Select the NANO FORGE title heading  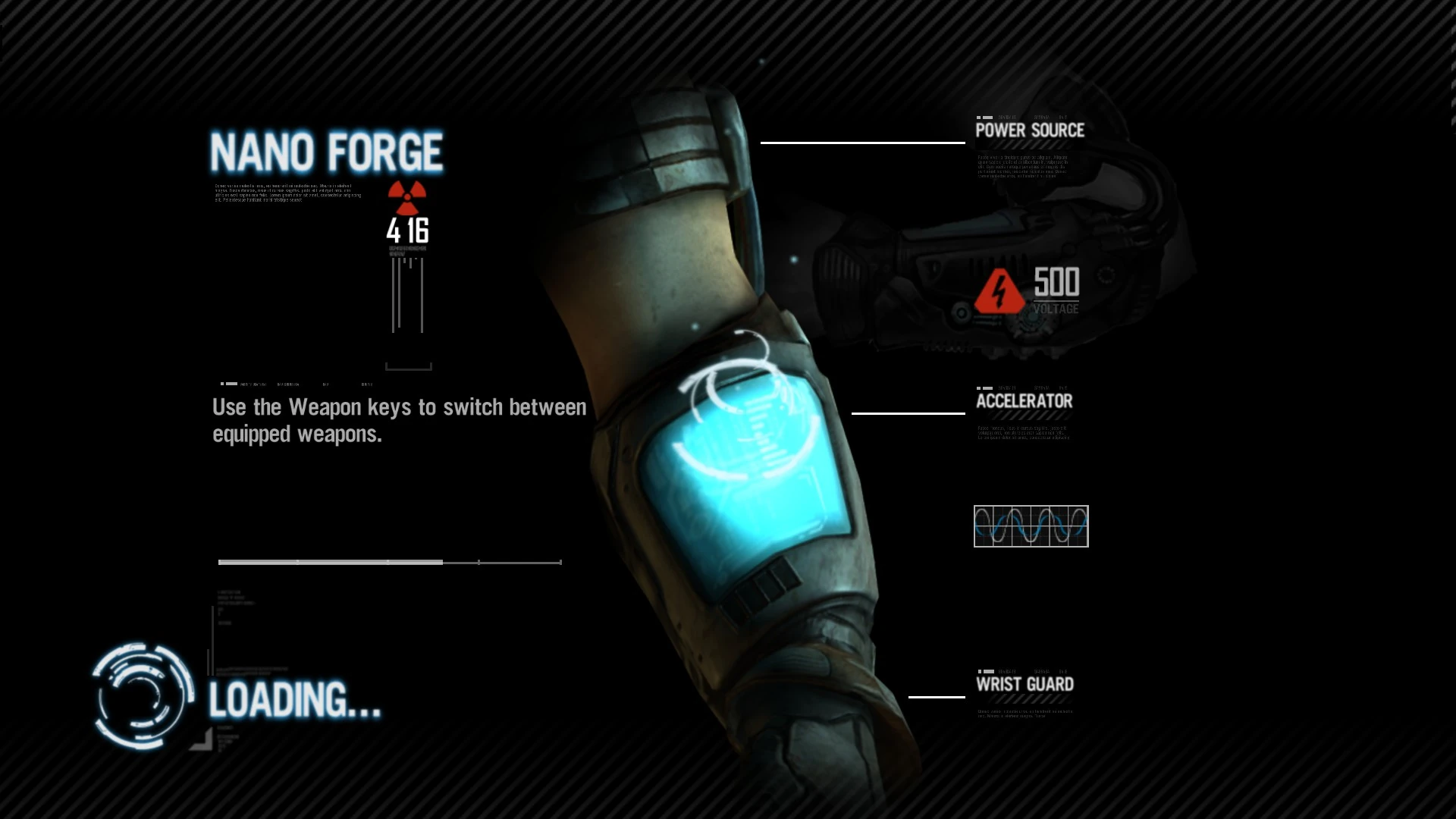[326, 151]
